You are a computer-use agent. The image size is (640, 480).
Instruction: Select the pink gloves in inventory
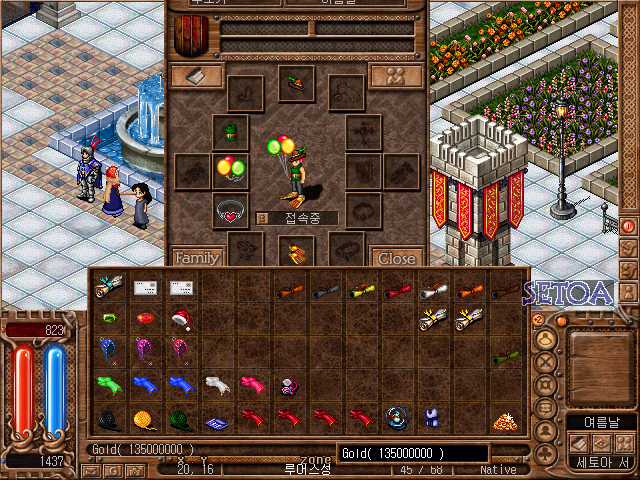[251, 384]
